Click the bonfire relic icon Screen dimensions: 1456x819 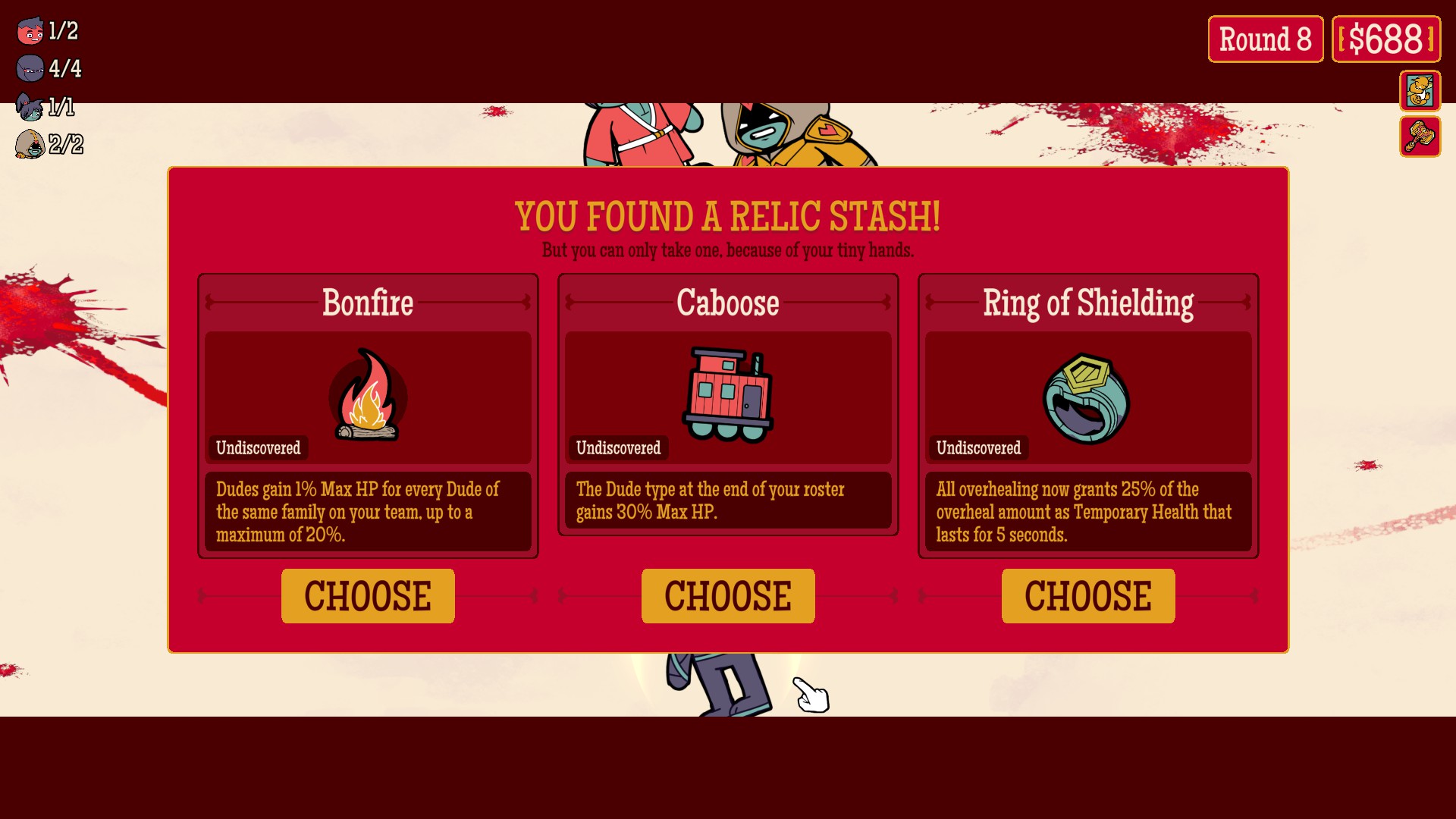[x=368, y=397]
